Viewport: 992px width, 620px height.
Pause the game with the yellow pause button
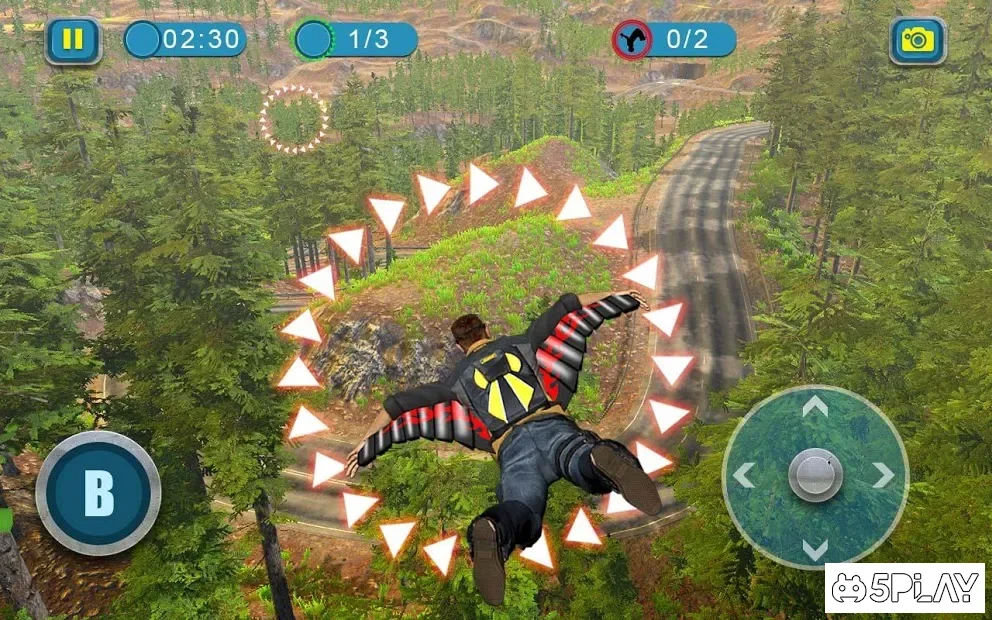point(73,41)
